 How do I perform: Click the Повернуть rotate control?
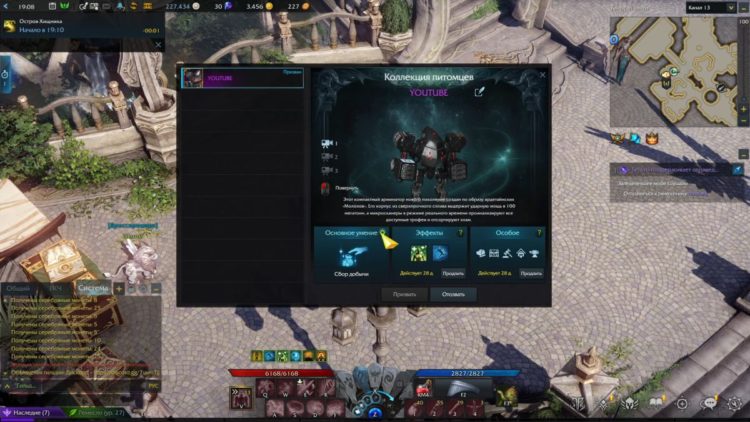(329, 187)
